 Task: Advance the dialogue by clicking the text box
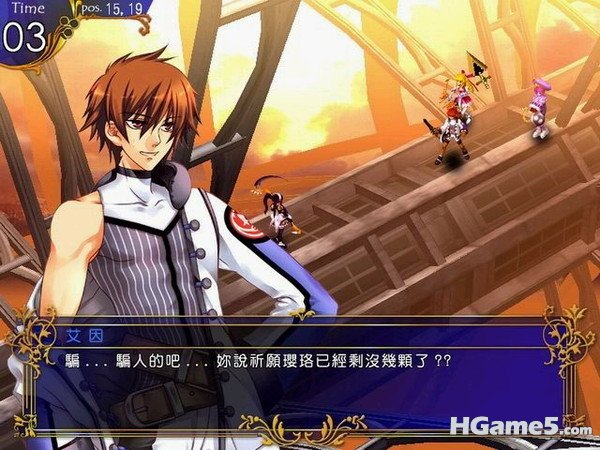[300, 375]
